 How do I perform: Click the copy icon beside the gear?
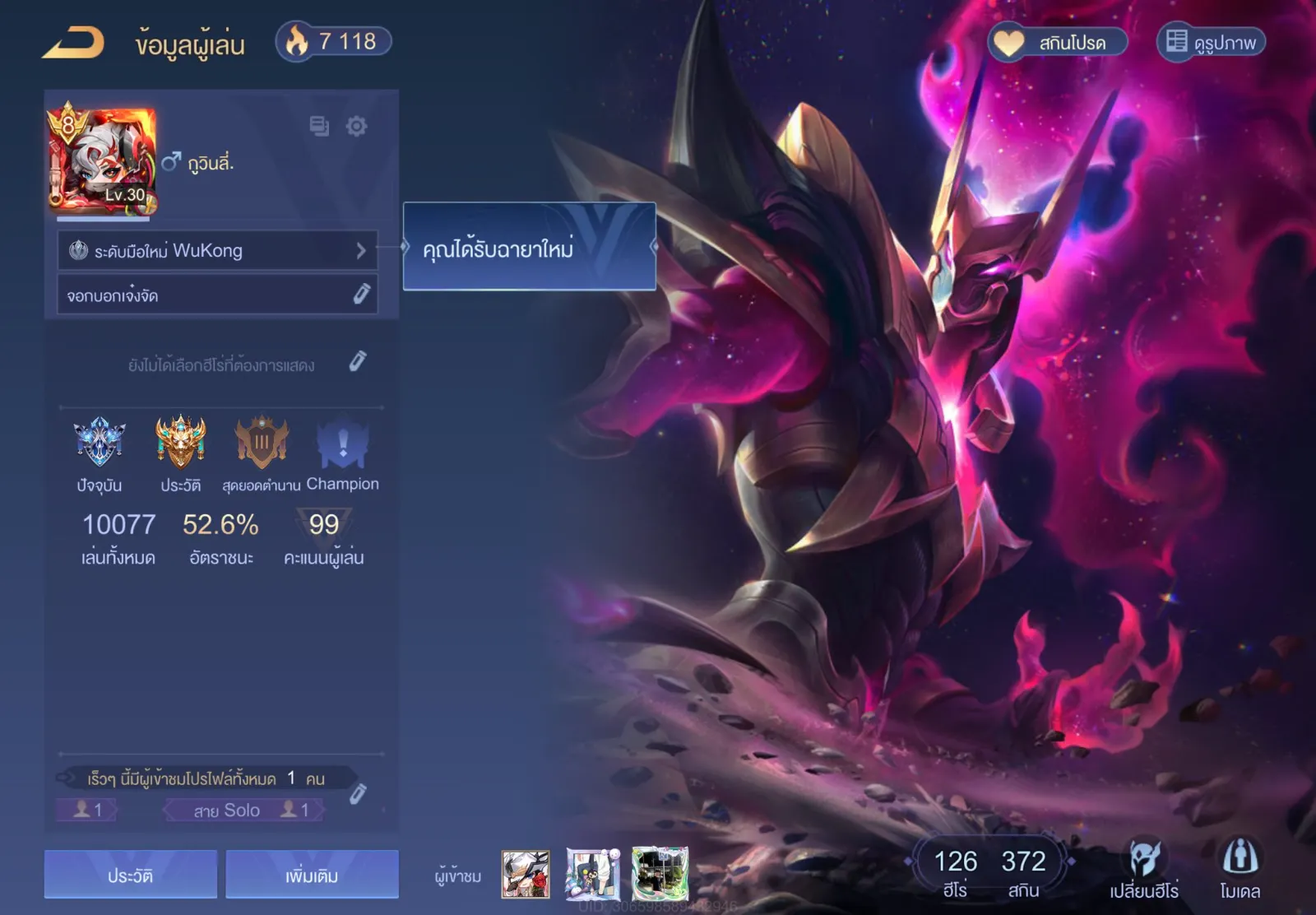(x=319, y=126)
